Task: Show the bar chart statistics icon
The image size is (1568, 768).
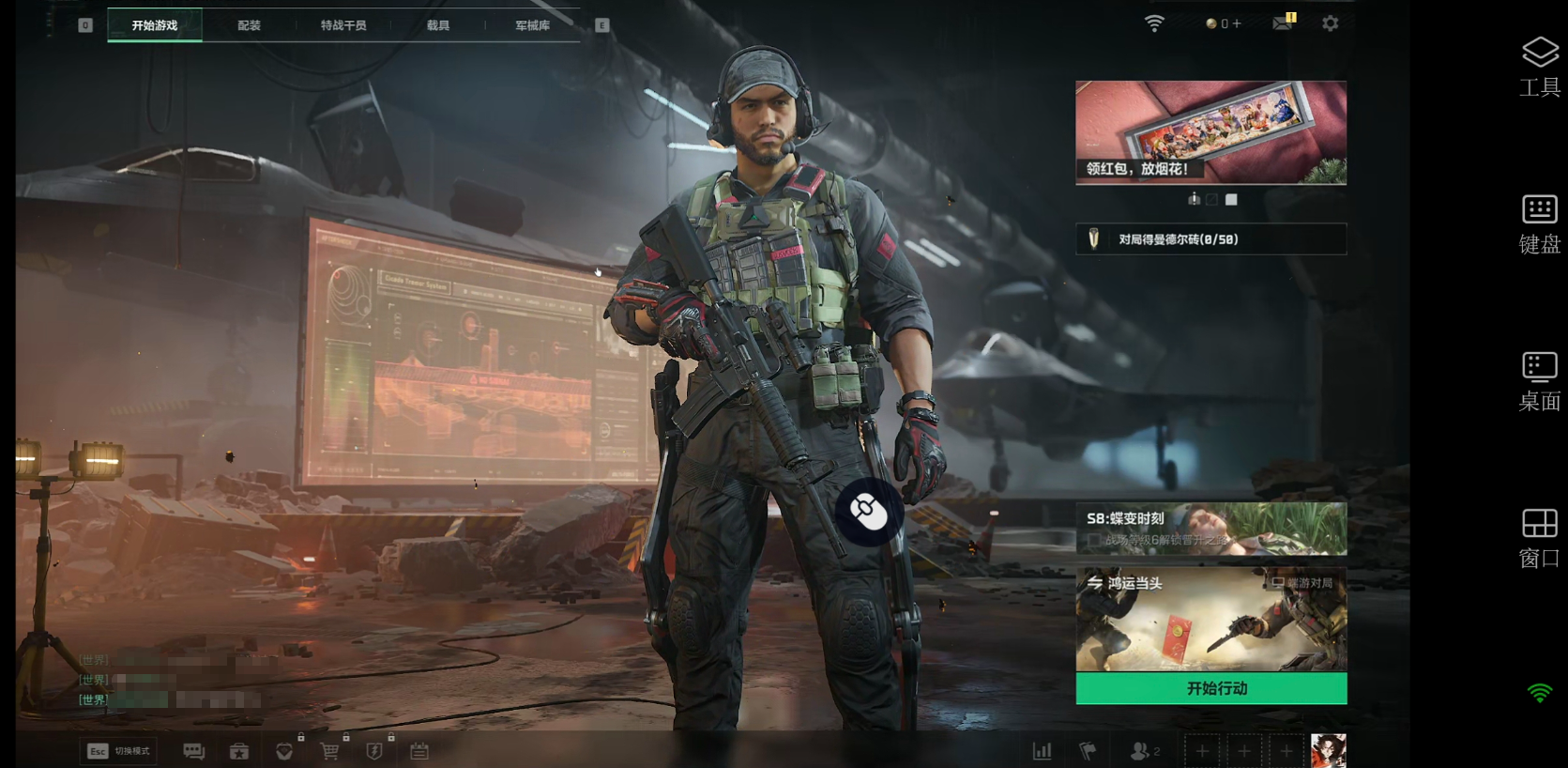Action: click(1042, 751)
